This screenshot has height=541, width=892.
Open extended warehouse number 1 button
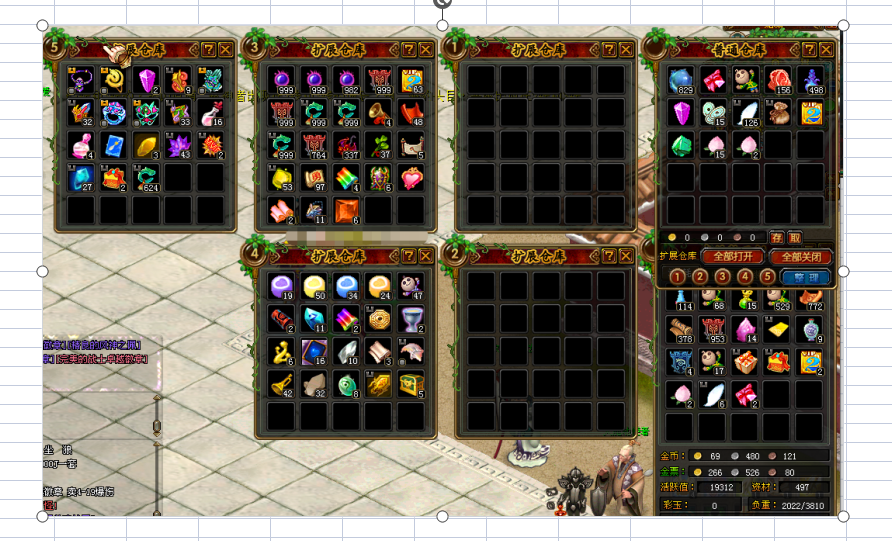(678, 277)
